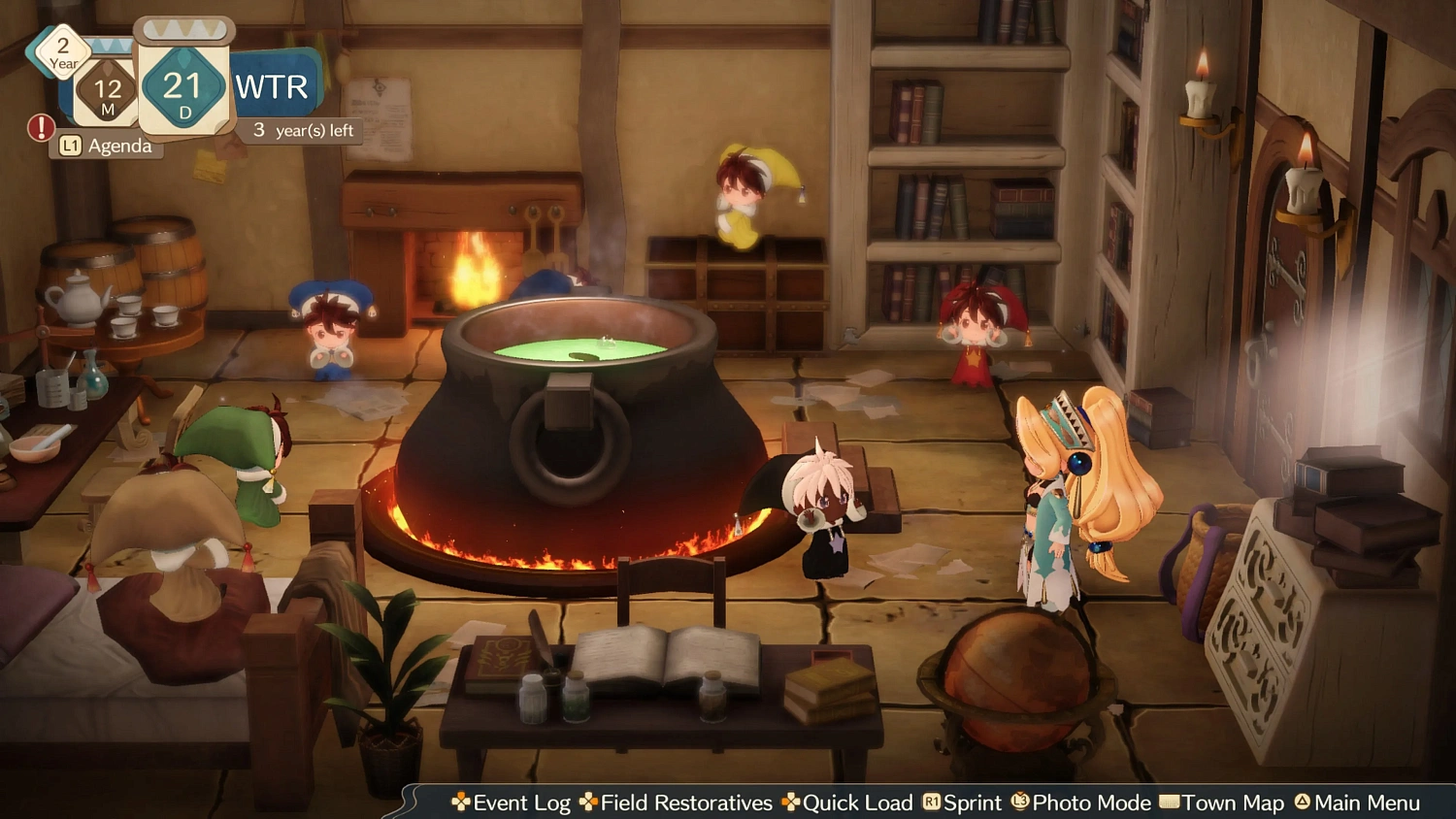The image size is (1456, 819).
Task: Click the Main Menu text label
Action: 1367,803
